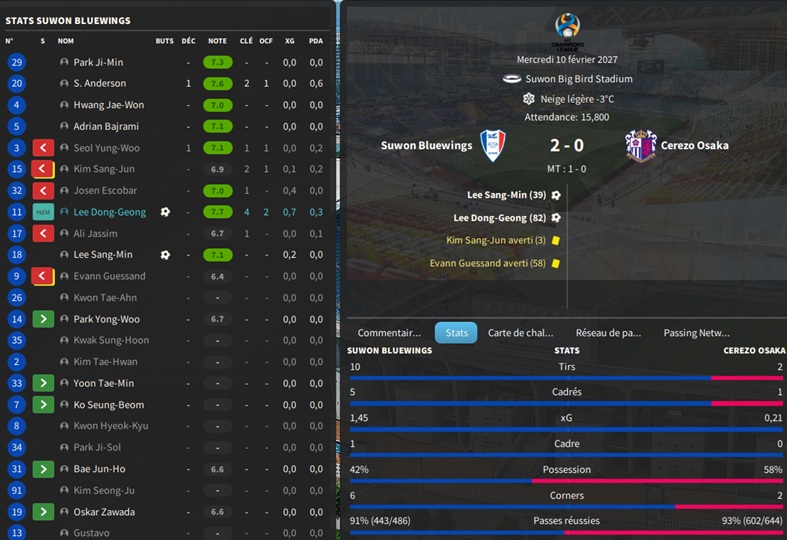Screen dimensions: 787x540
Task: Select the Stats tab
Action: coord(456,333)
